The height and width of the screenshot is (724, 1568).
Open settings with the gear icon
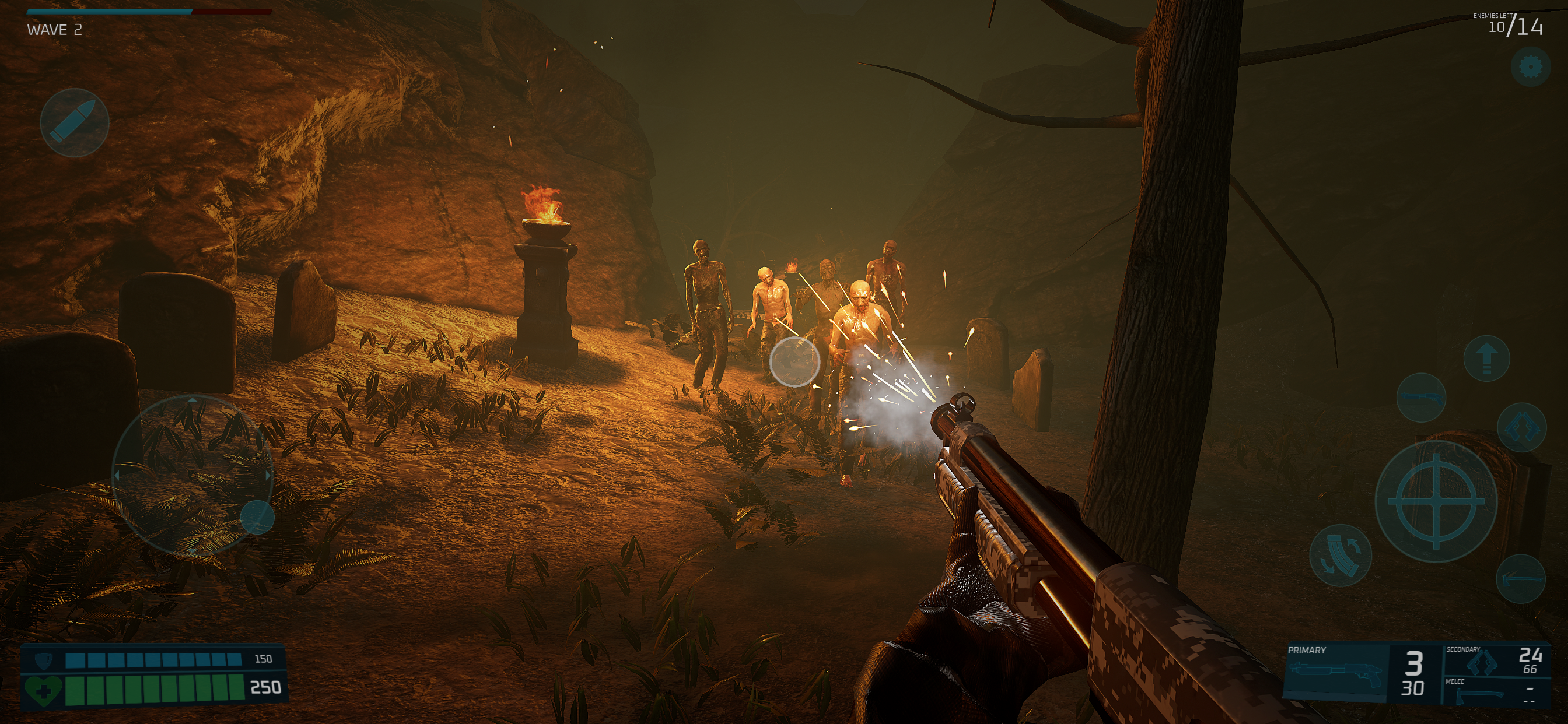1529,67
